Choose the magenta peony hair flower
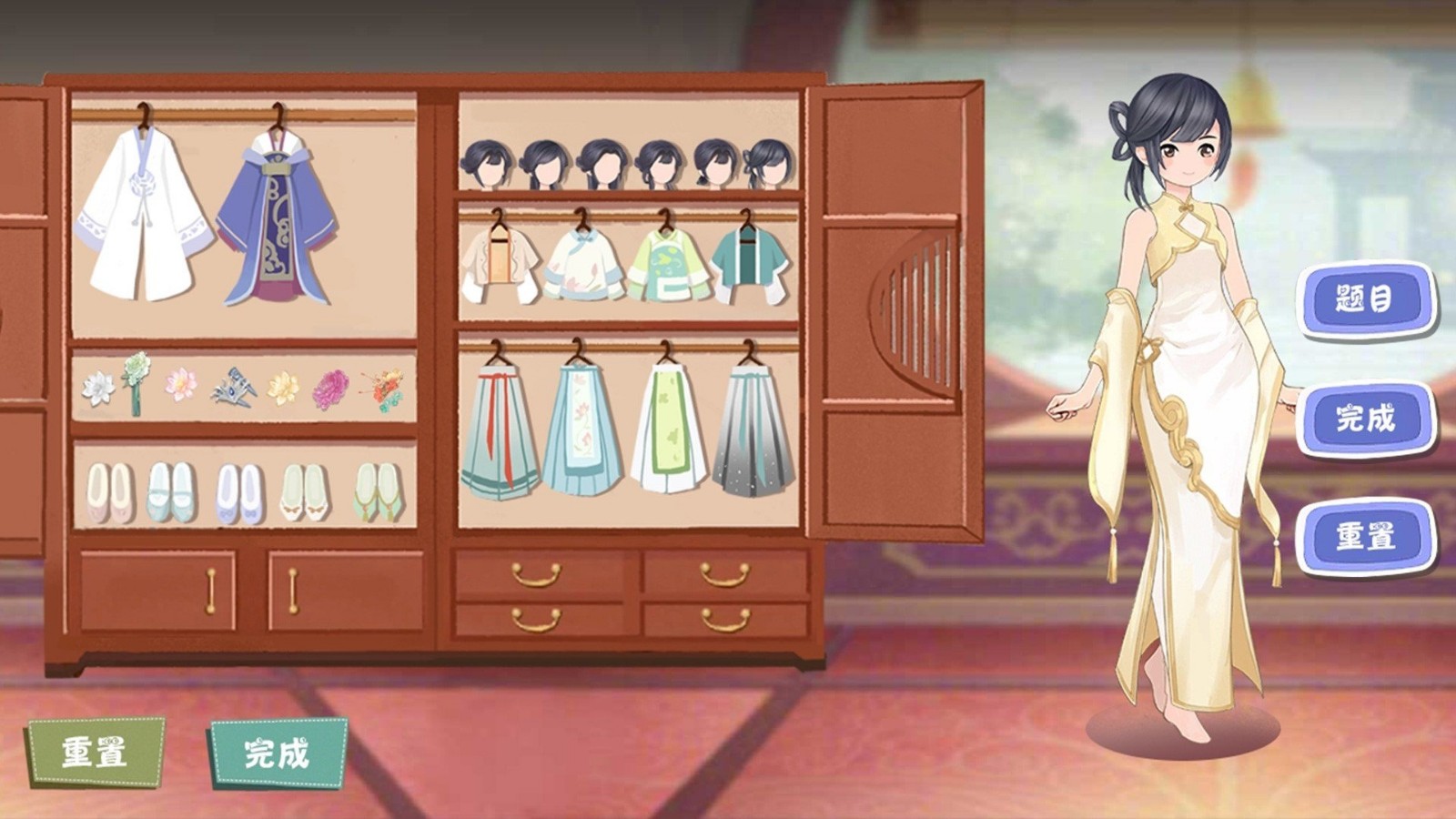1456x819 pixels. (x=330, y=389)
